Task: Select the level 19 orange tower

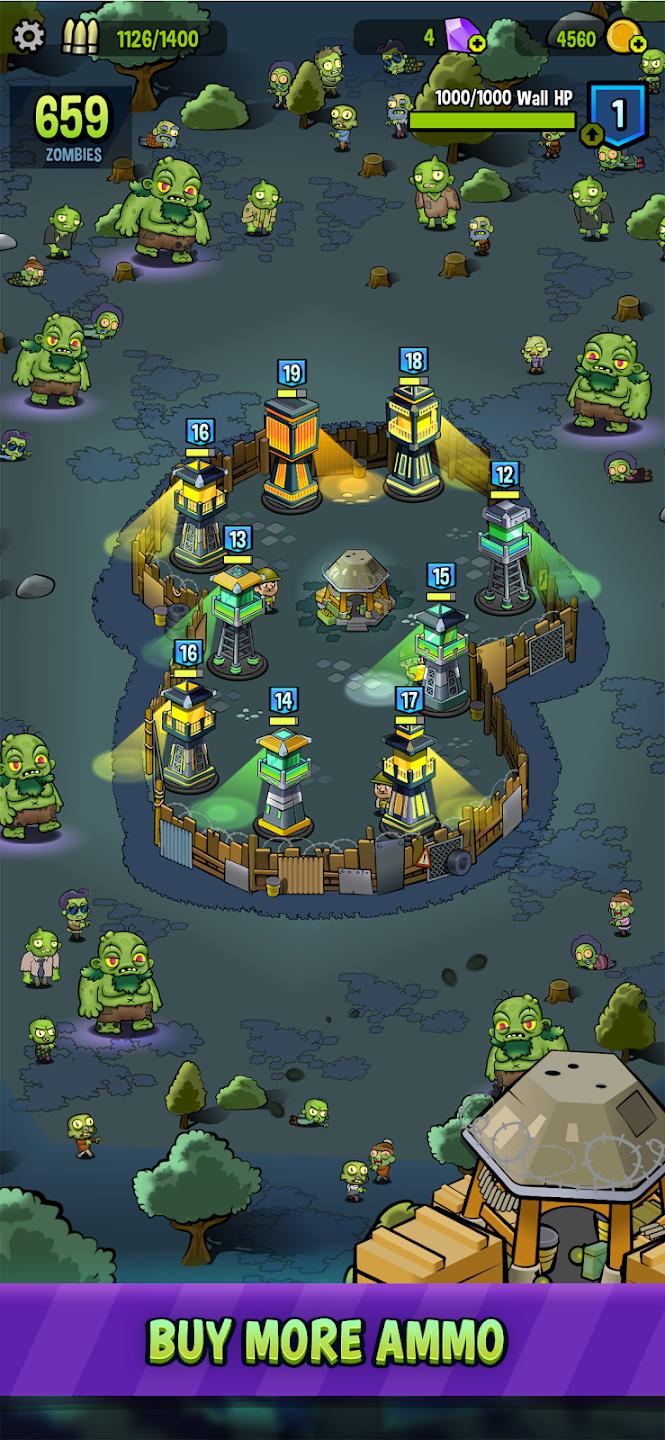Action: point(291,452)
